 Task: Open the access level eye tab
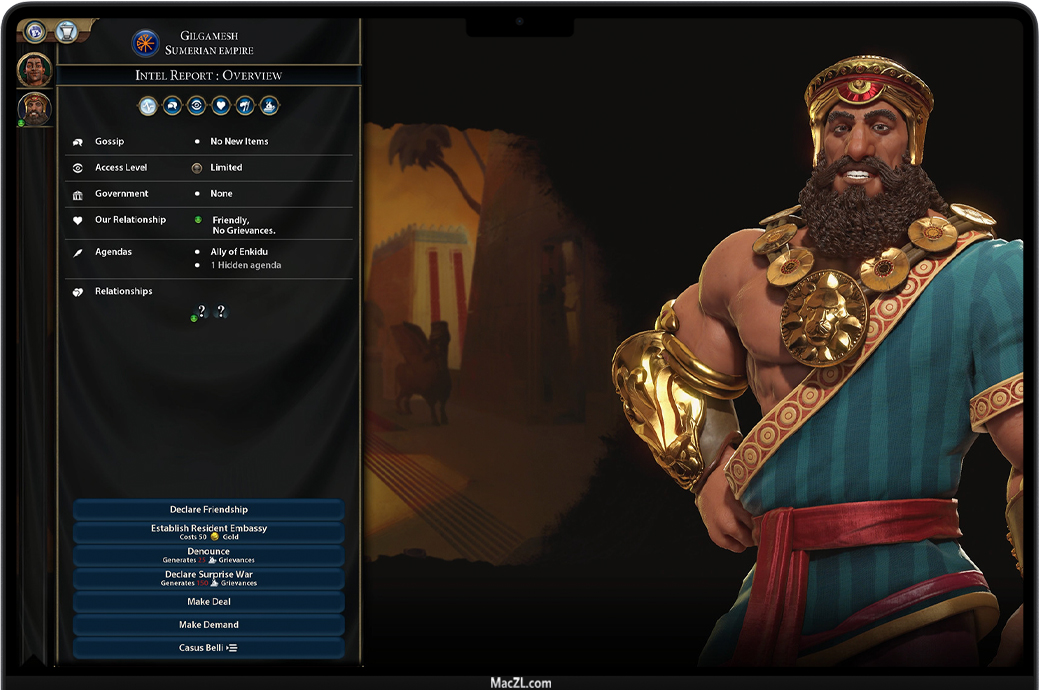tap(196, 105)
